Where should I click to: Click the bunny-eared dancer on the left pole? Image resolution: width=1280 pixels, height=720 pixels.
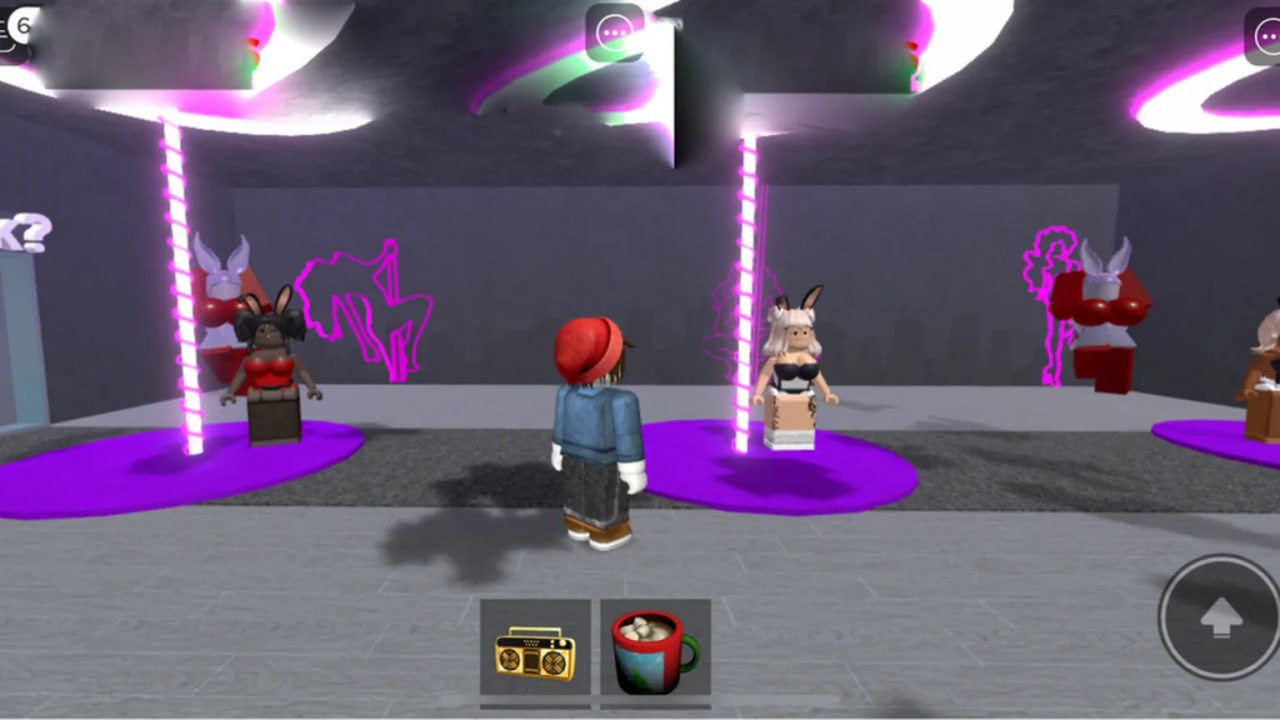[x=268, y=365]
